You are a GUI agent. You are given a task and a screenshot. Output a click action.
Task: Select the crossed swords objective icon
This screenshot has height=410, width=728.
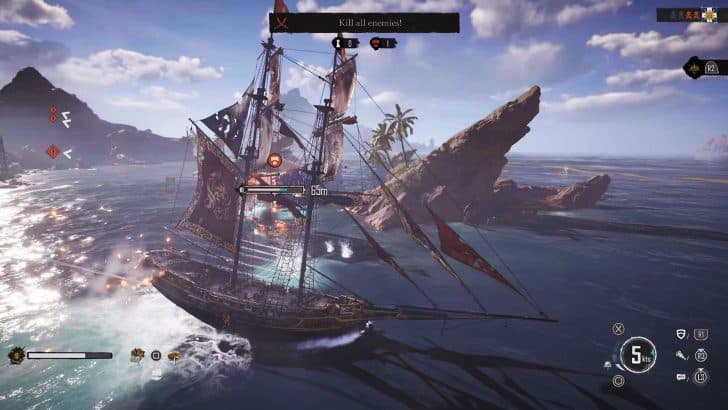tap(282, 22)
